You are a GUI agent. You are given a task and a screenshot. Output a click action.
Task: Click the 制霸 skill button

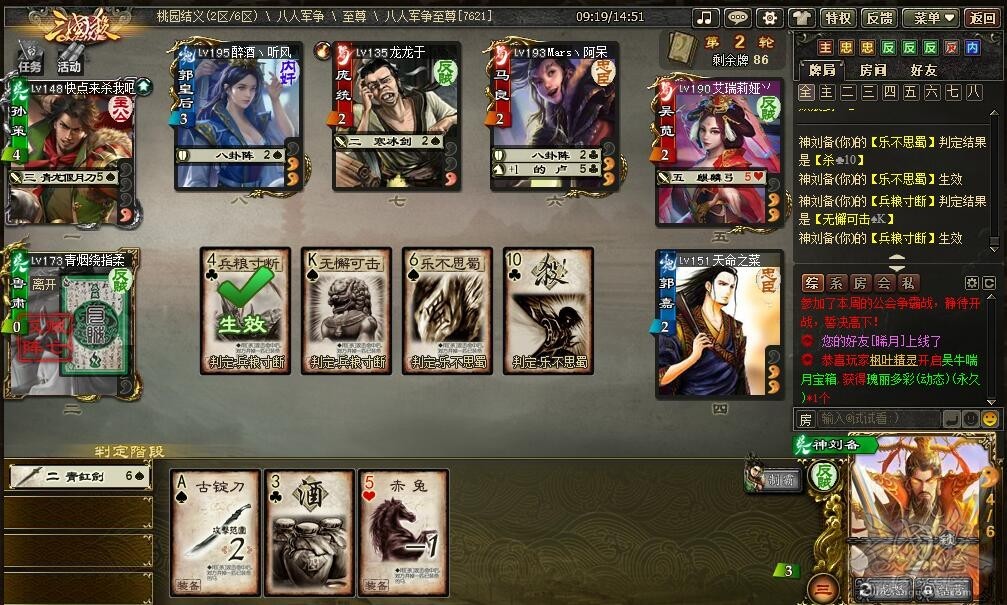pos(772,480)
